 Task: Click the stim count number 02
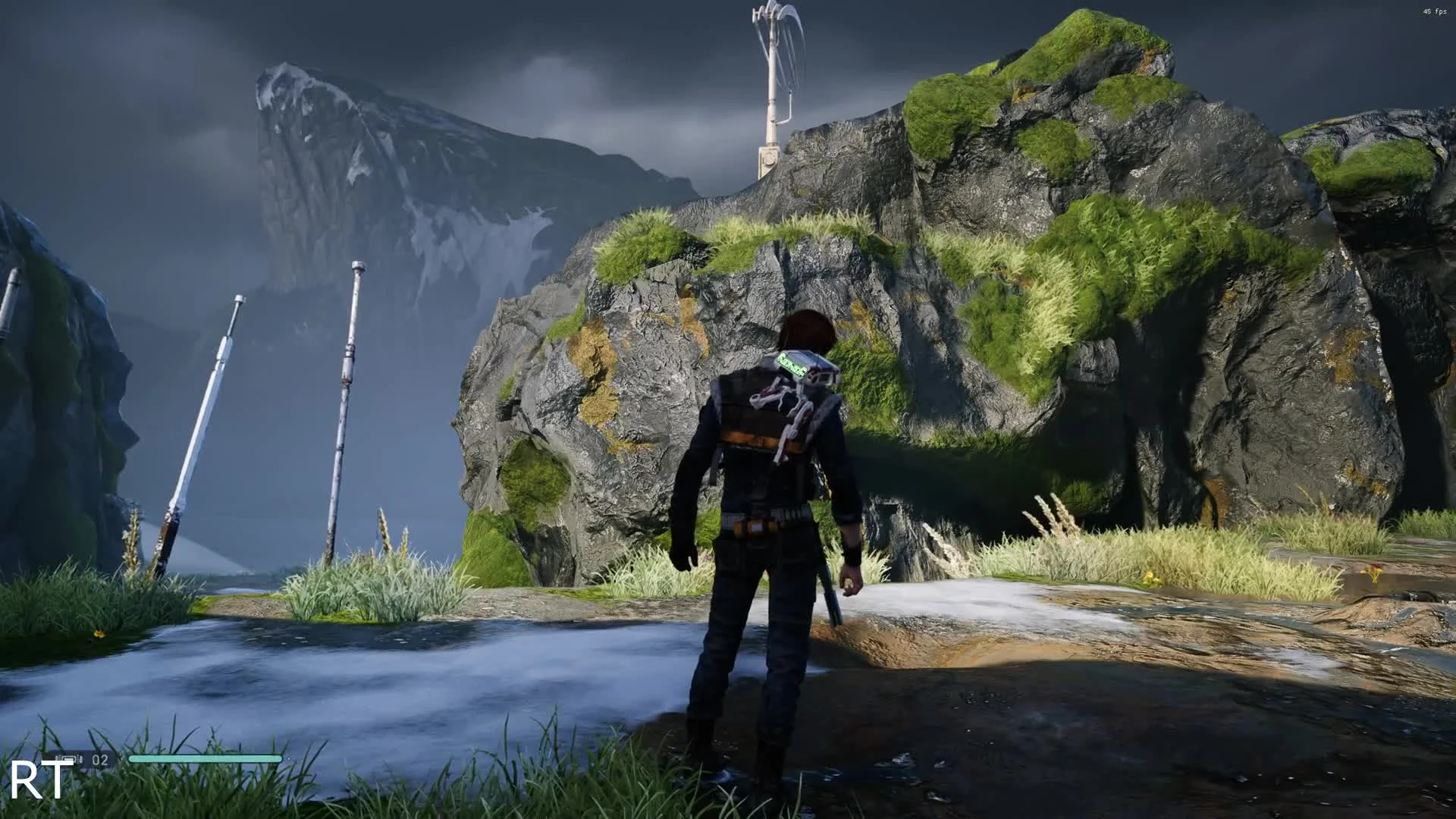[x=99, y=758]
